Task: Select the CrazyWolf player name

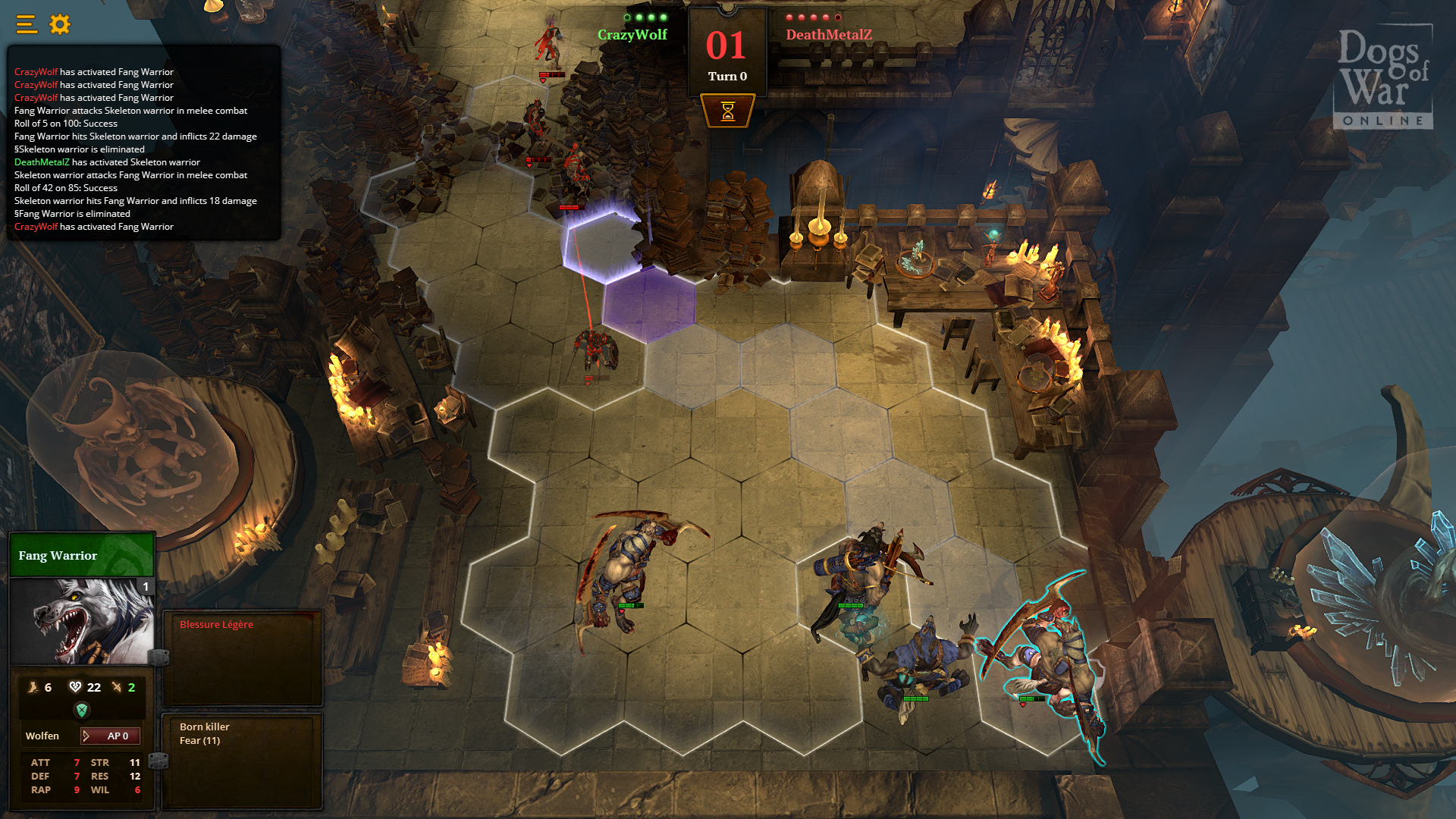Action: tap(634, 34)
